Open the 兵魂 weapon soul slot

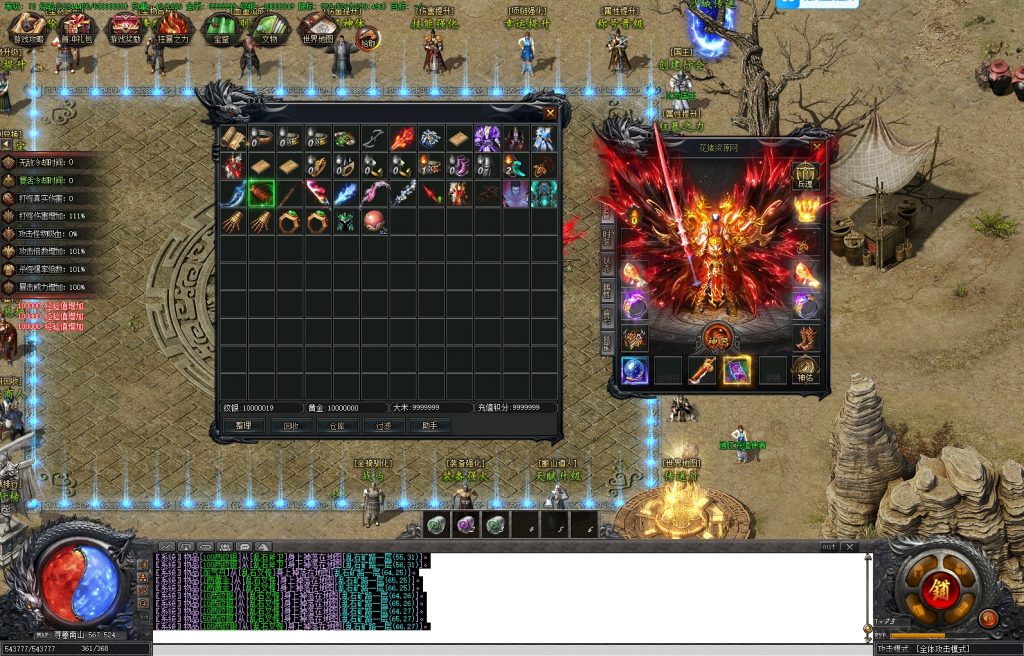pos(805,177)
